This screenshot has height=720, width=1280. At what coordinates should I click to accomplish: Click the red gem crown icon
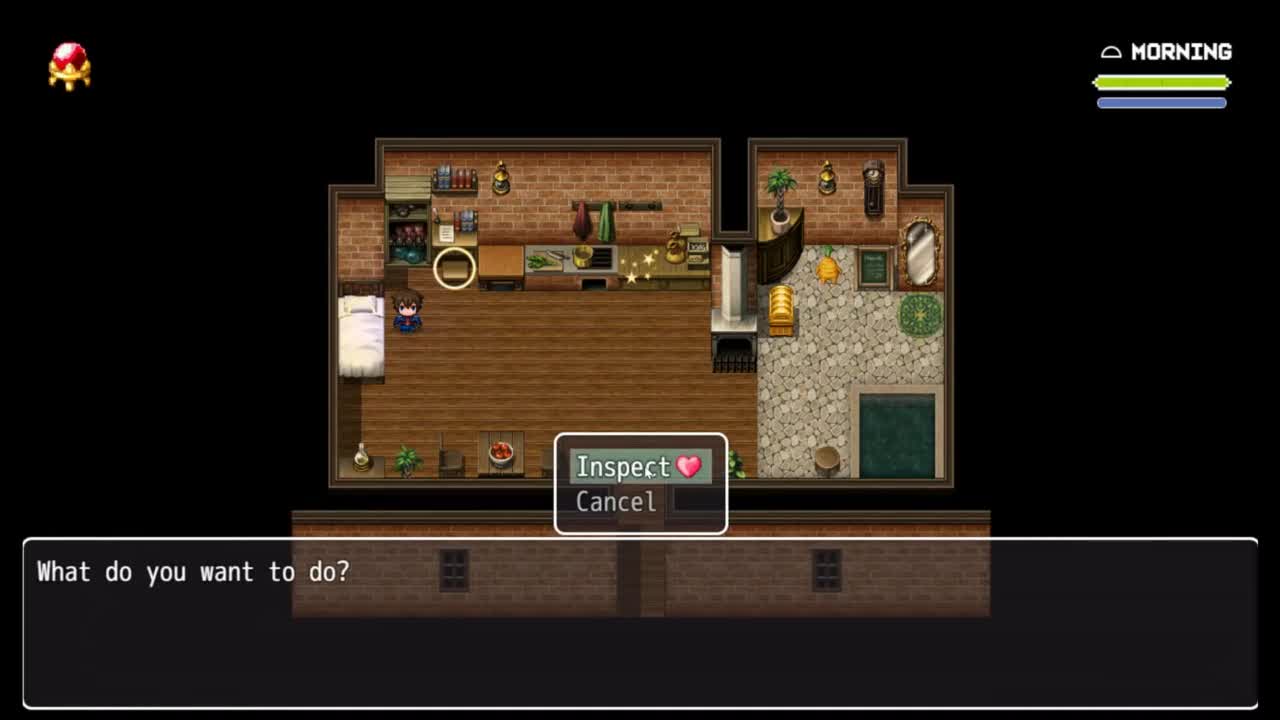(70, 66)
